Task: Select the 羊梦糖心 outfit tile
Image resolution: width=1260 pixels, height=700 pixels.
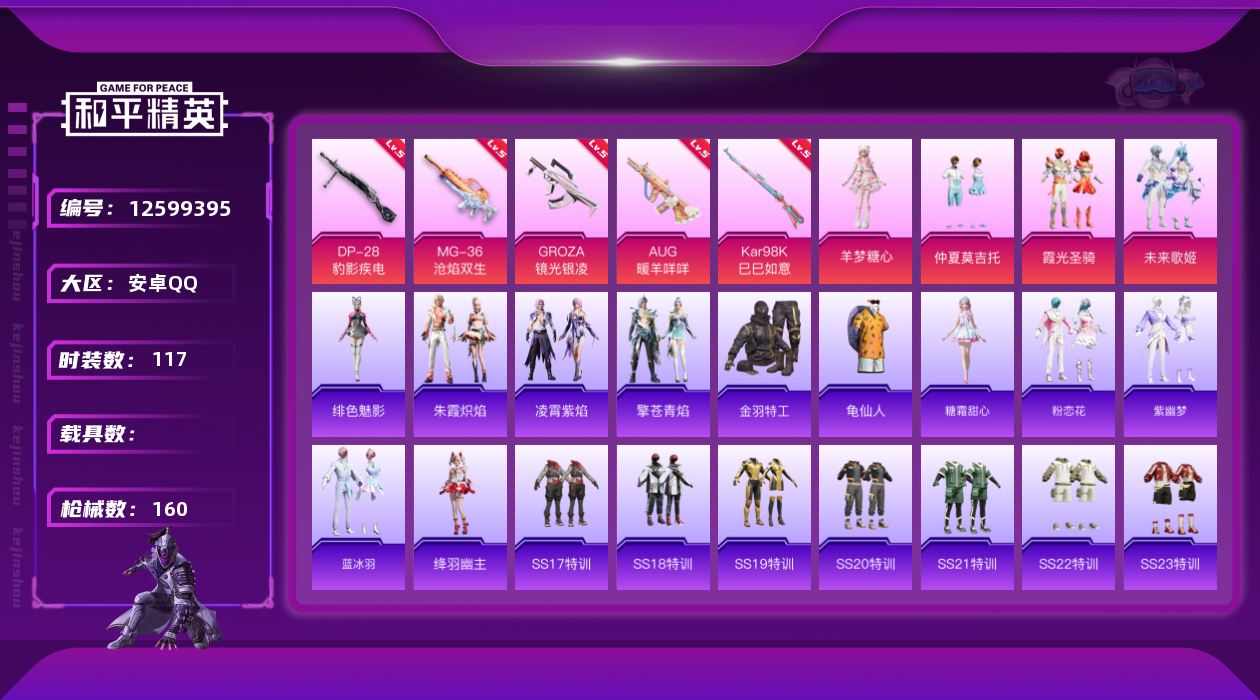Action: 865,211
